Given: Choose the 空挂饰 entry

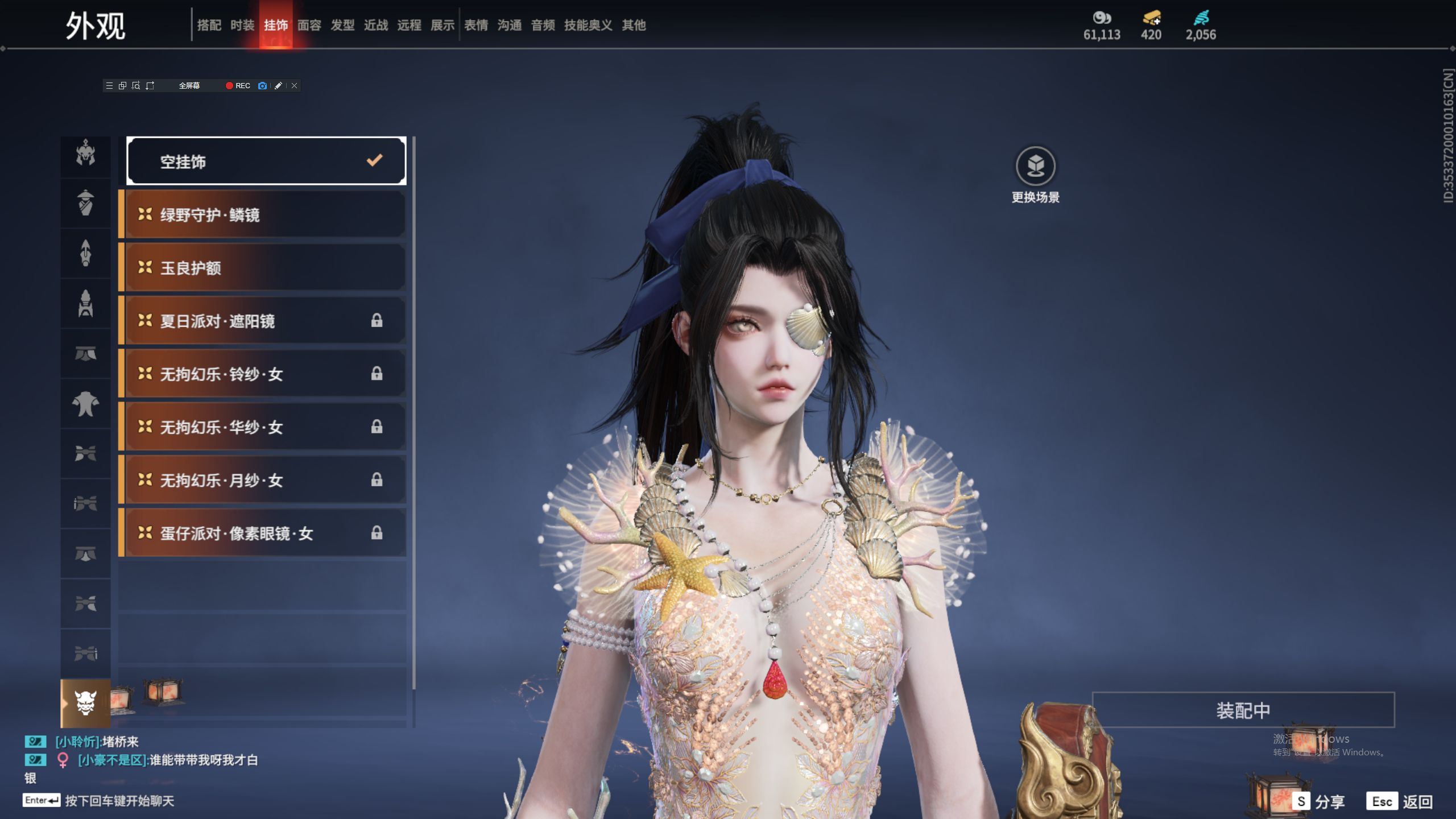Looking at the screenshot, I should click(x=266, y=162).
